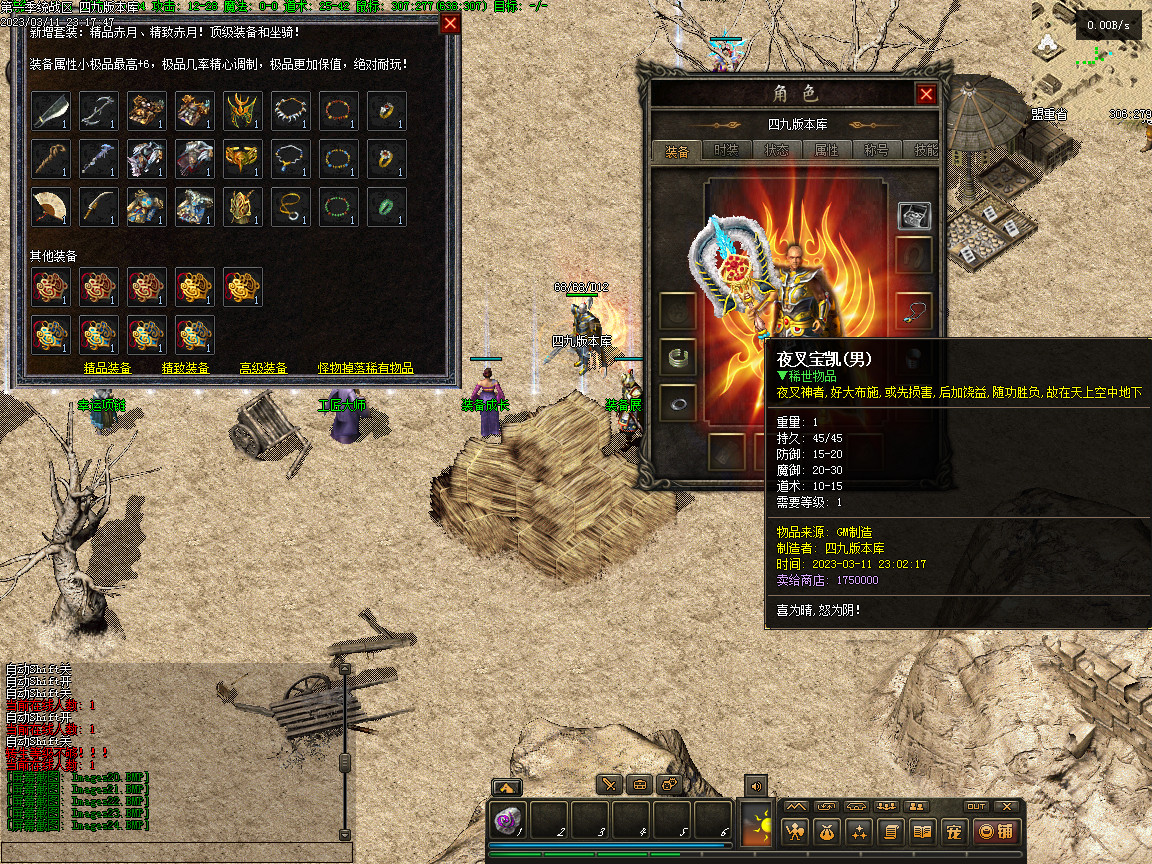Image resolution: width=1152 pixels, height=864 pixels.
Task: Choose the 高级装备 link
Action: point(263,368)
